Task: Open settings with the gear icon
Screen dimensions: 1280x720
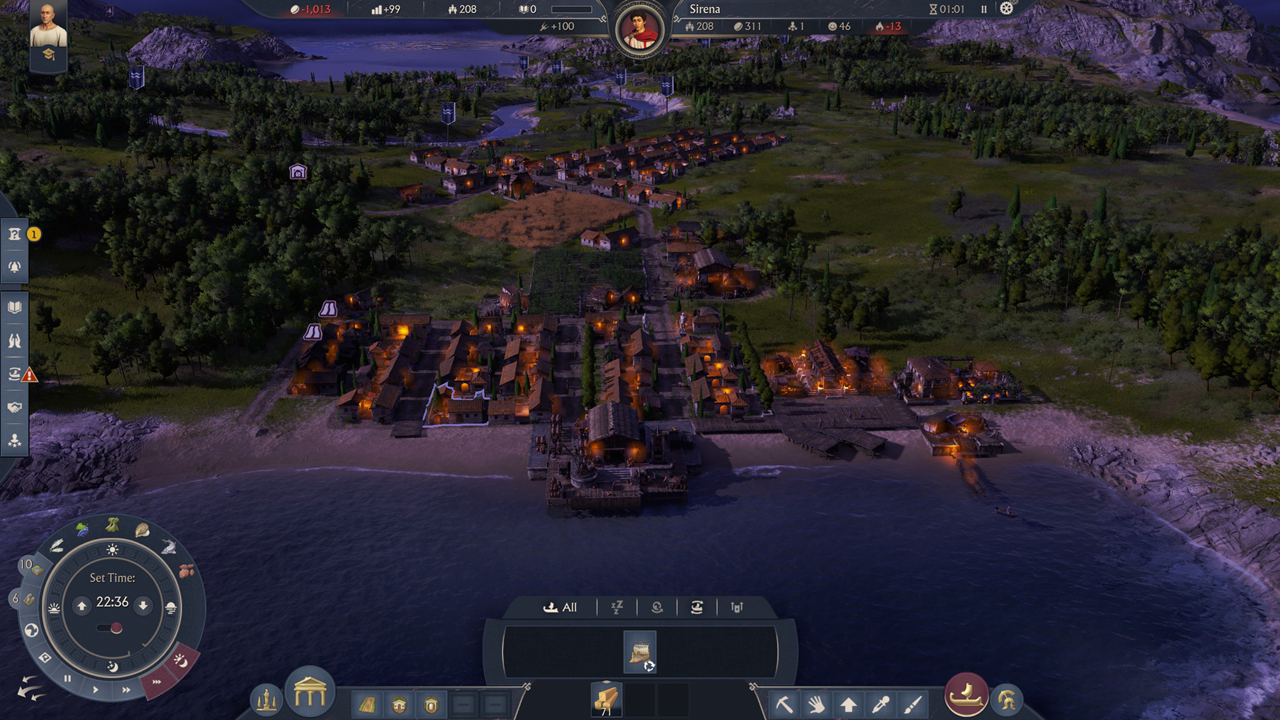Action: tap(1007, 9)
